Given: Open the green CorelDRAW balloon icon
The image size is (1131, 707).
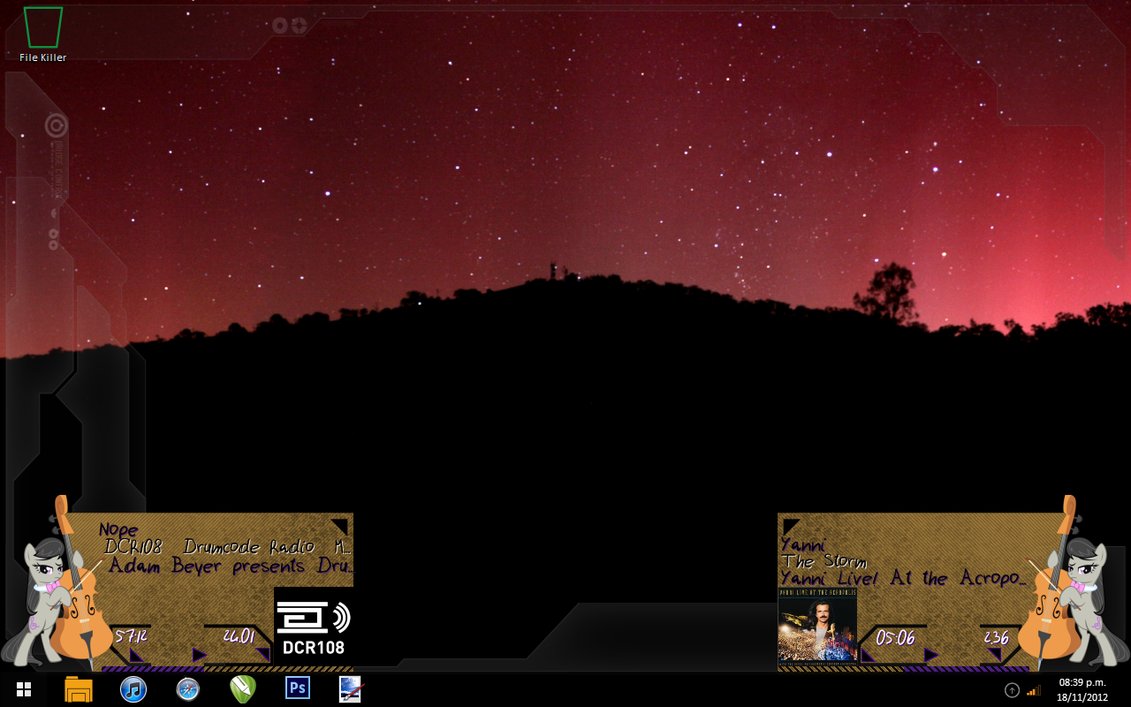Looking at the screenshot, I should [x=242, y=689].
